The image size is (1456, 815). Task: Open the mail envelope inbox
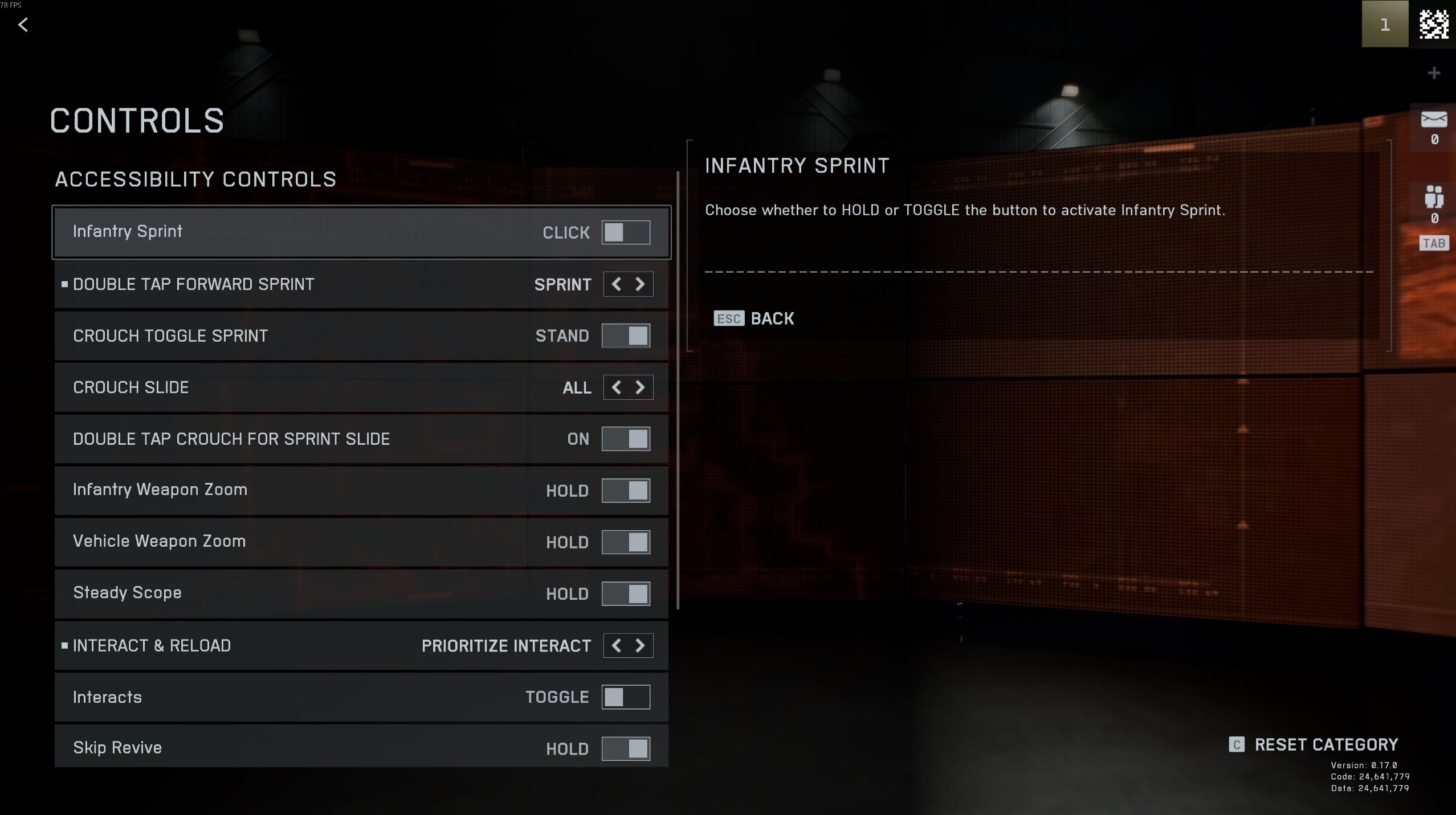(x=1434, y=120)
